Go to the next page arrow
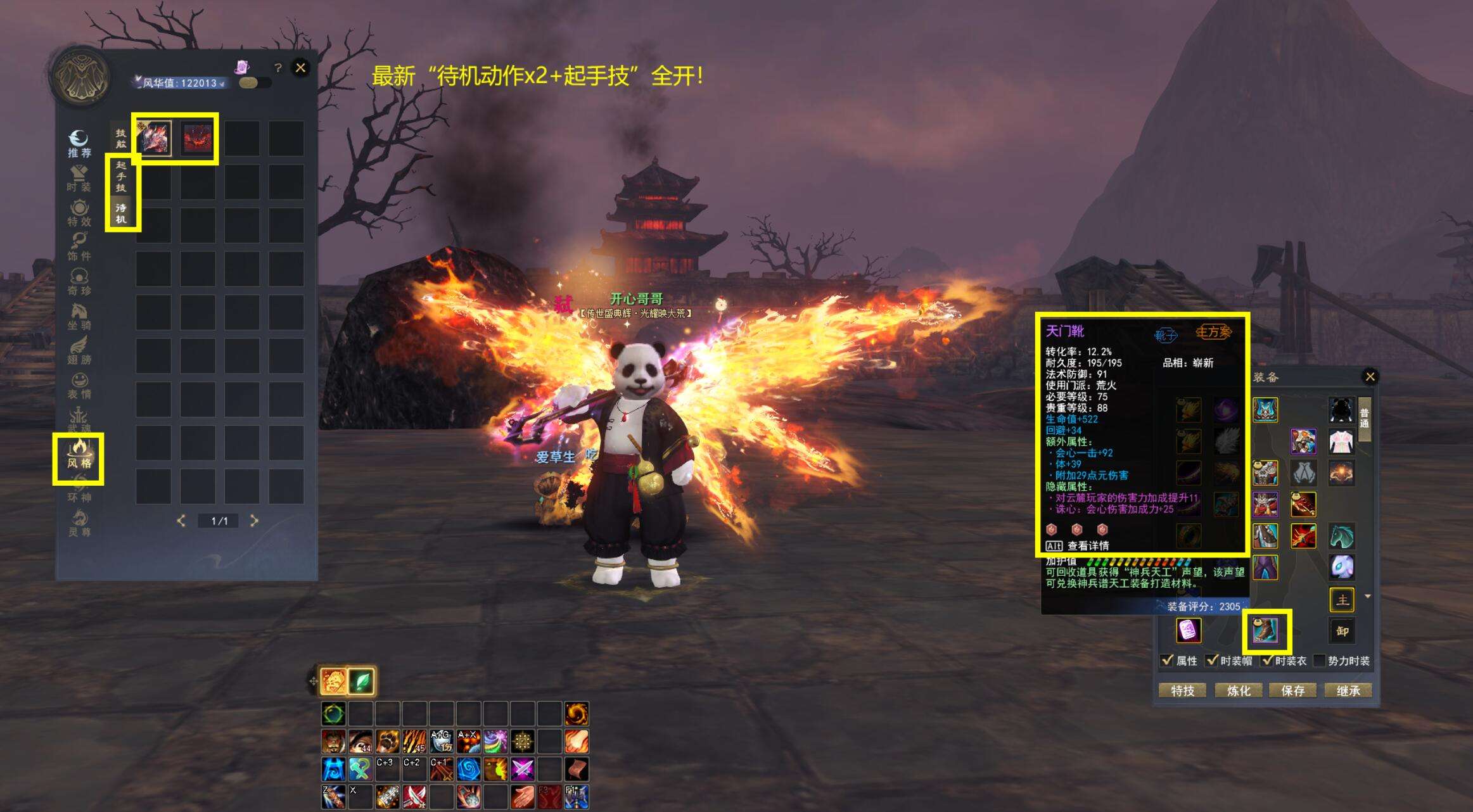 (x=254, y=521)
